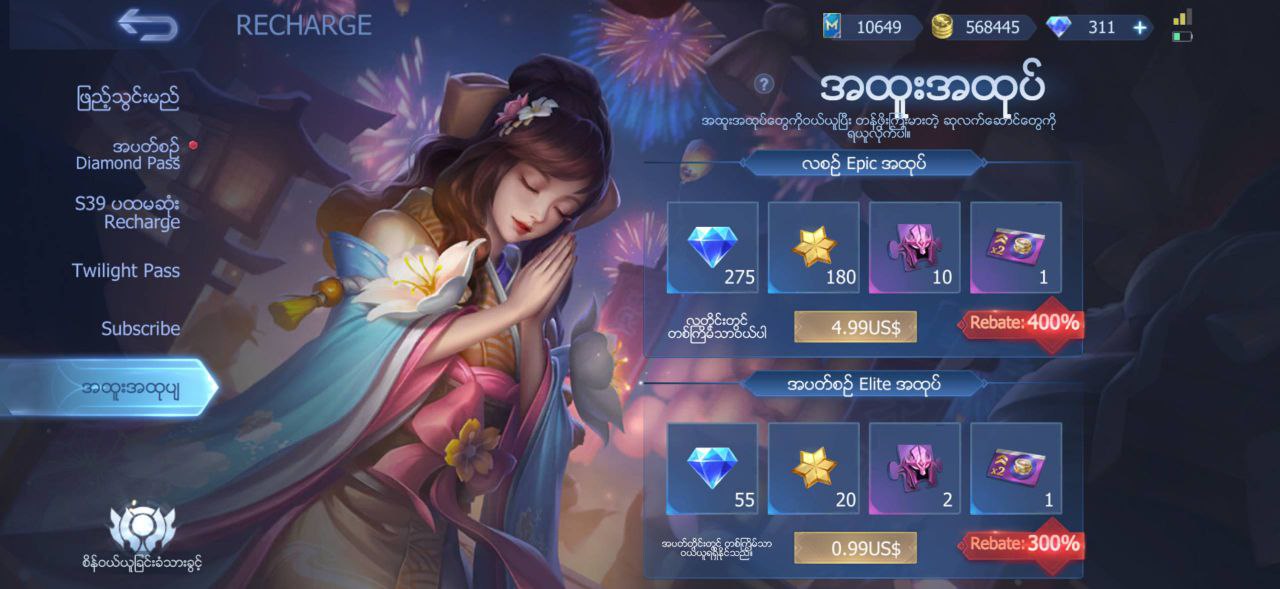Purchase the Elite bundle for 0.99US$
This screenshot has width=1280, height=589.
[x=854, y=548]
